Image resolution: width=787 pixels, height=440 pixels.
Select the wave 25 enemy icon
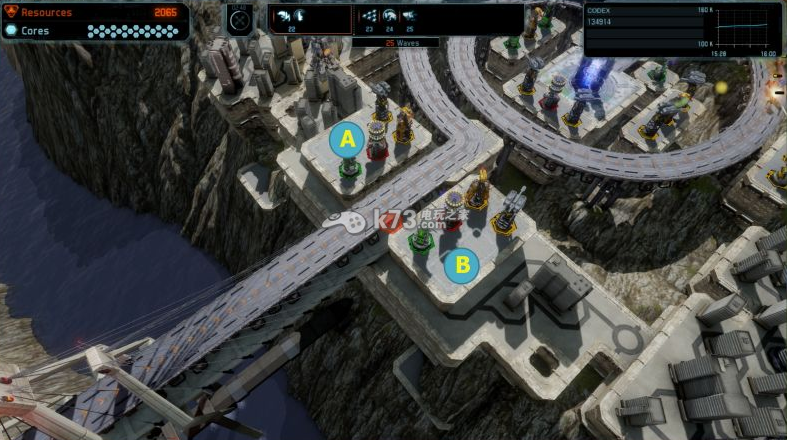(409, 17)
